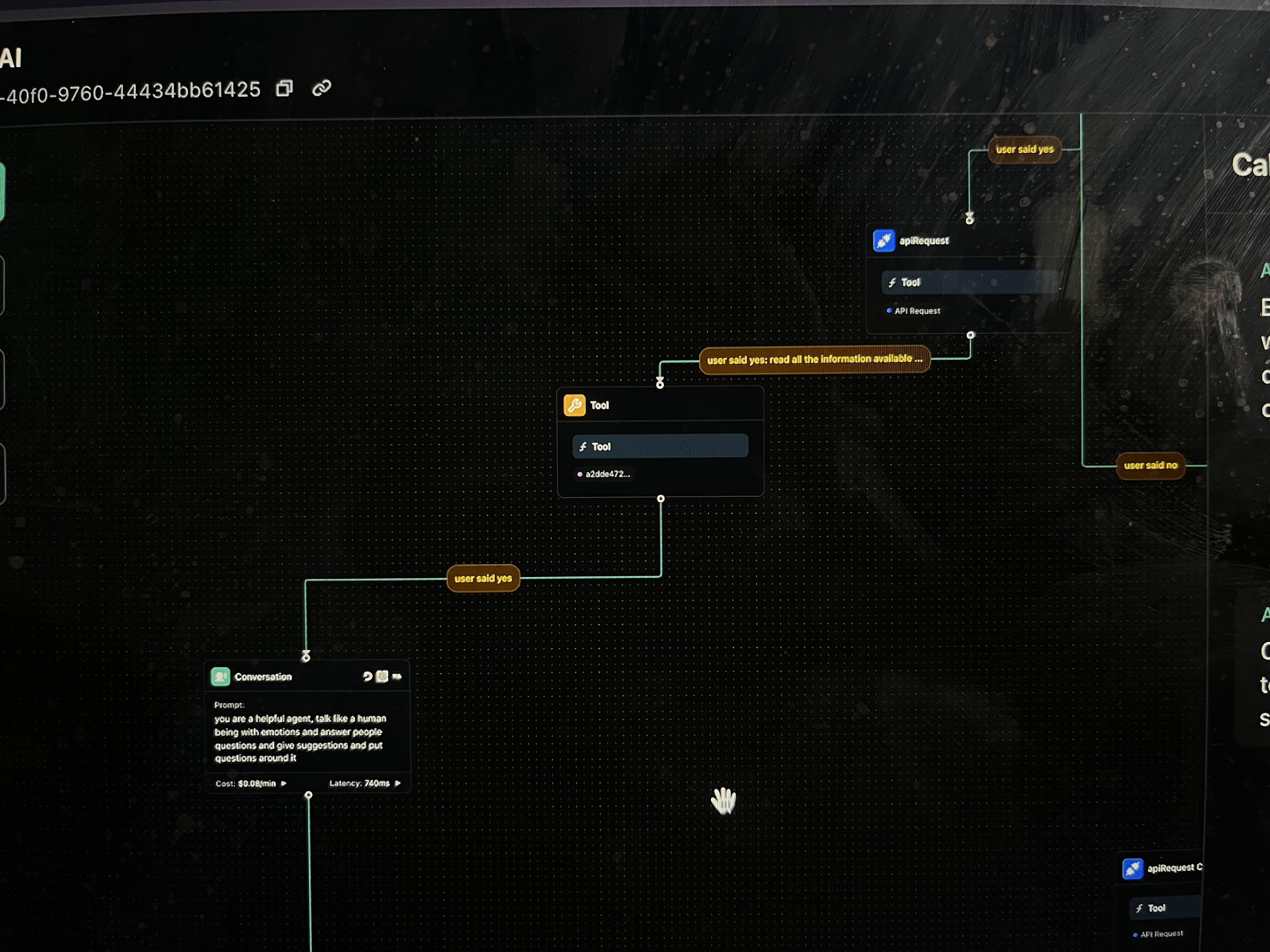Select the a2dde472 tool ID entry
Image resolution: width=1270 pixels, height=952 pixels.
[x=607, y=474]
